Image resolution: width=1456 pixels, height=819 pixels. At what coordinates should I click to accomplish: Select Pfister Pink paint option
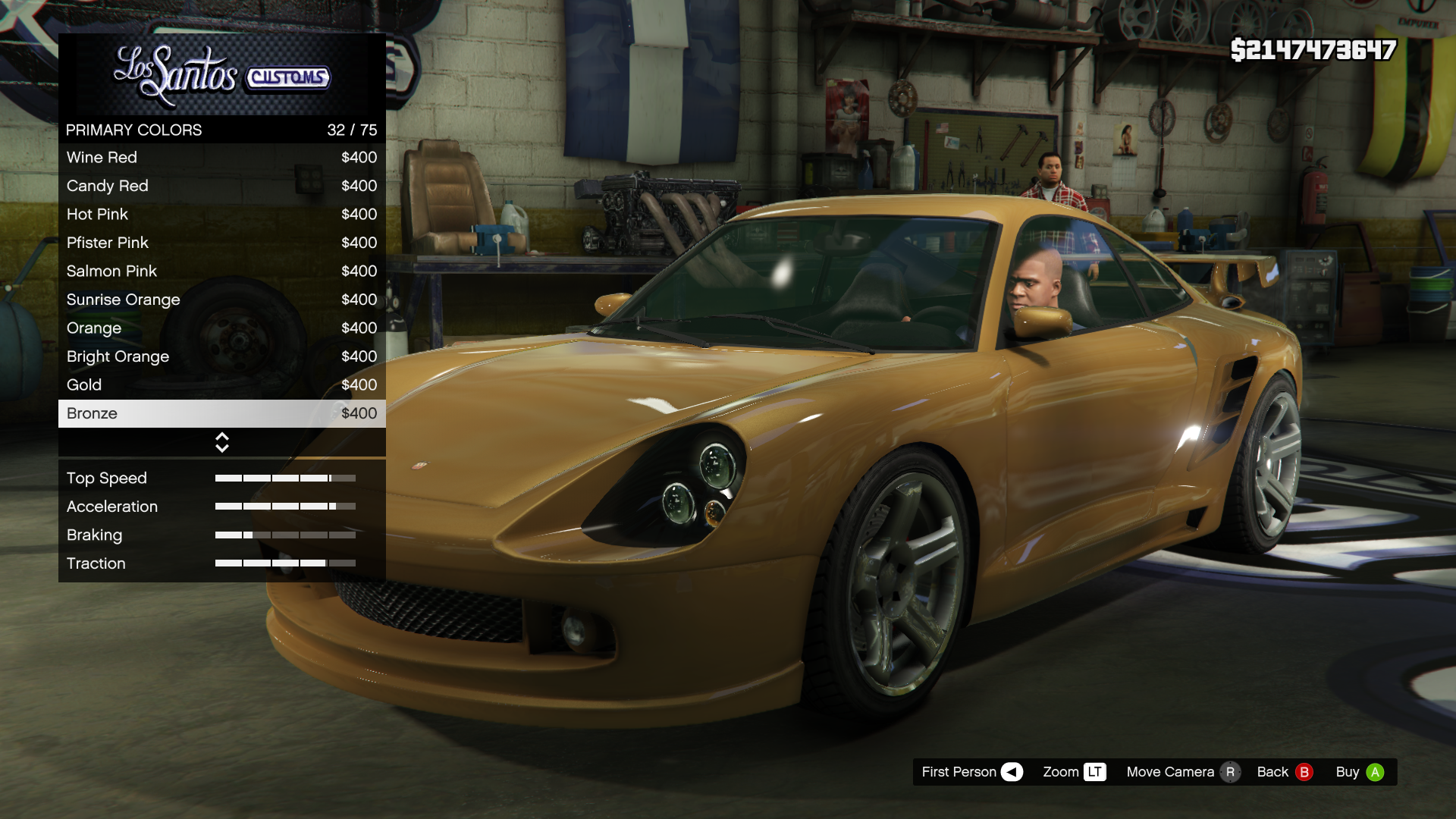click(x=221, y=243)
